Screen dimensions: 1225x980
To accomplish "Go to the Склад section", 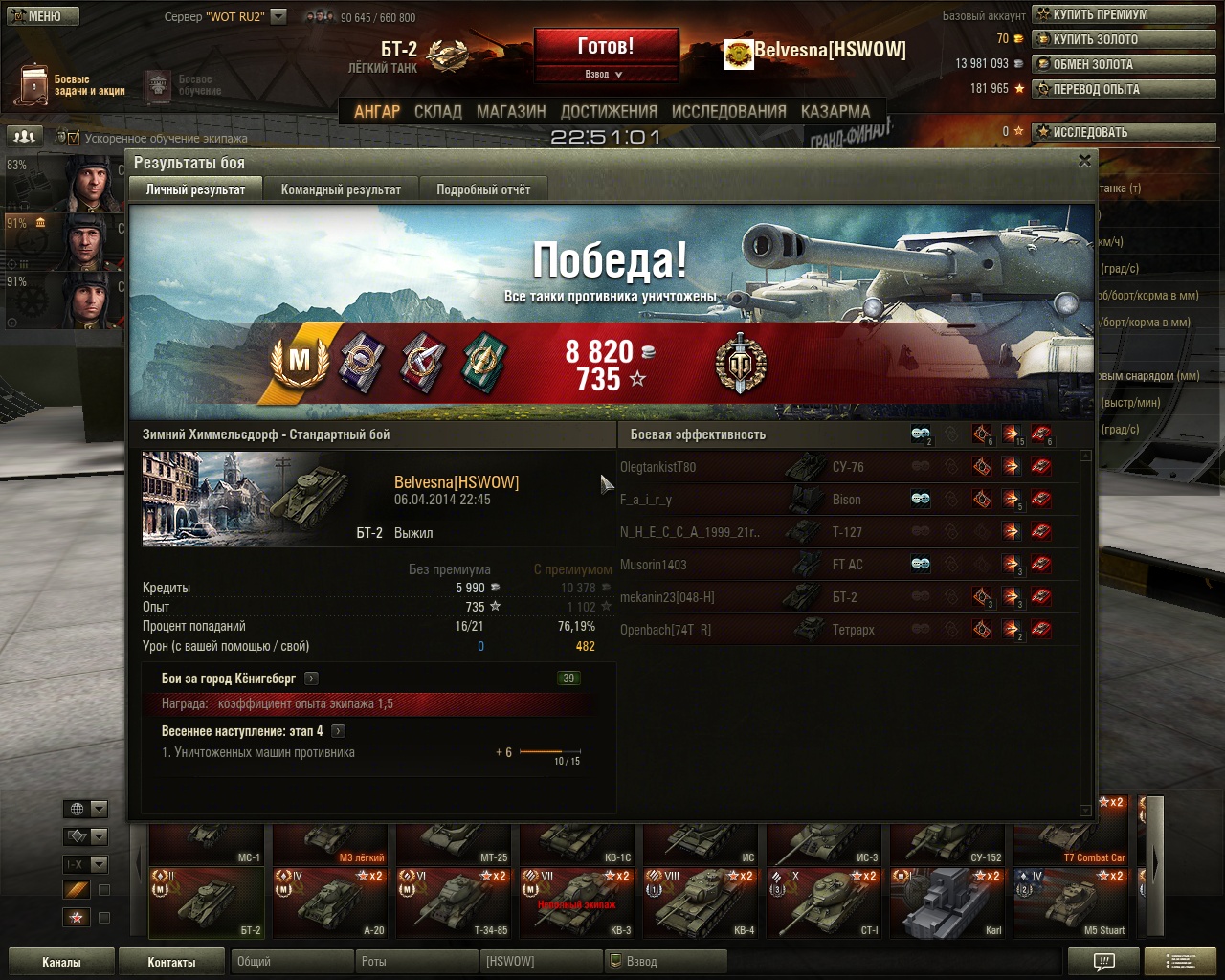I will click(x=438, y=111).
